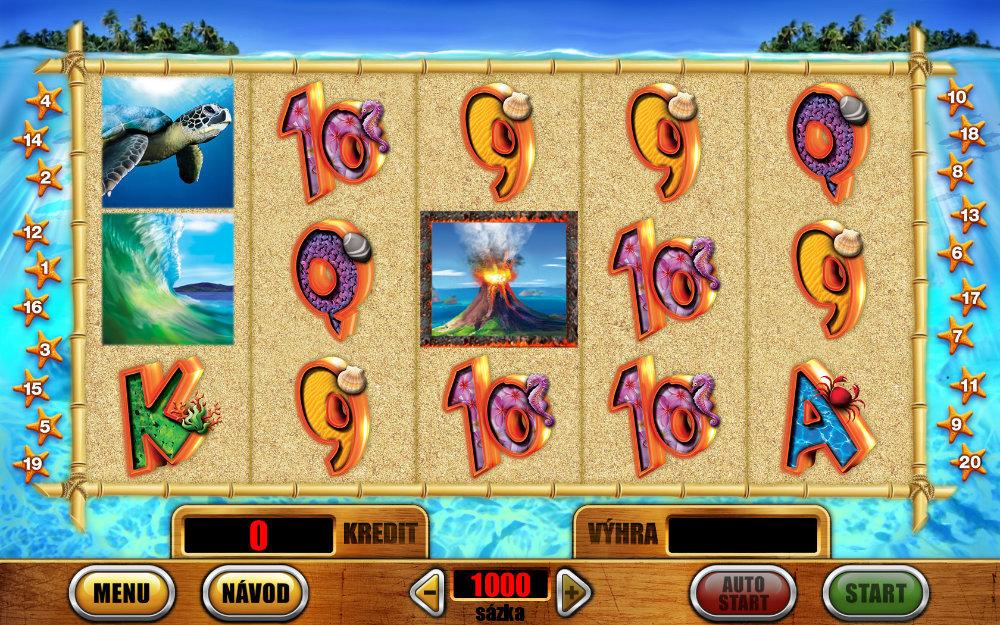Spin the reels with START
Viewport: 1000px width, 625px height.
876,593
